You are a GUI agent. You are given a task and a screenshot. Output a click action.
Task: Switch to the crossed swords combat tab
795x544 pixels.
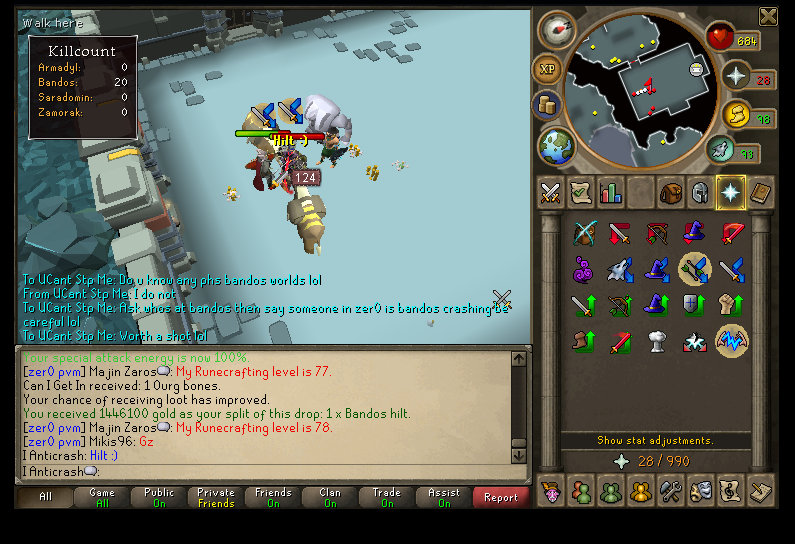[549, 193]
